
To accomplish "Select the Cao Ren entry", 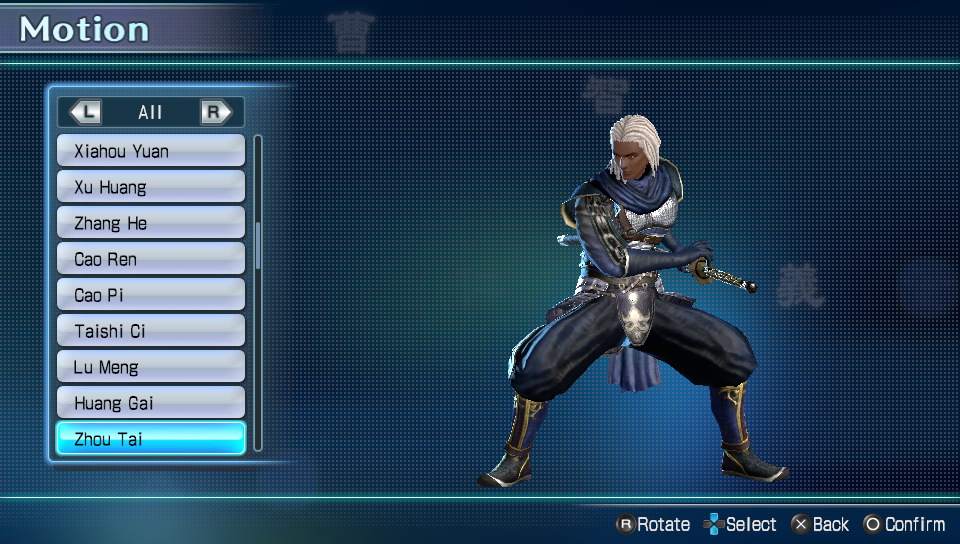I will pos(150,259).
